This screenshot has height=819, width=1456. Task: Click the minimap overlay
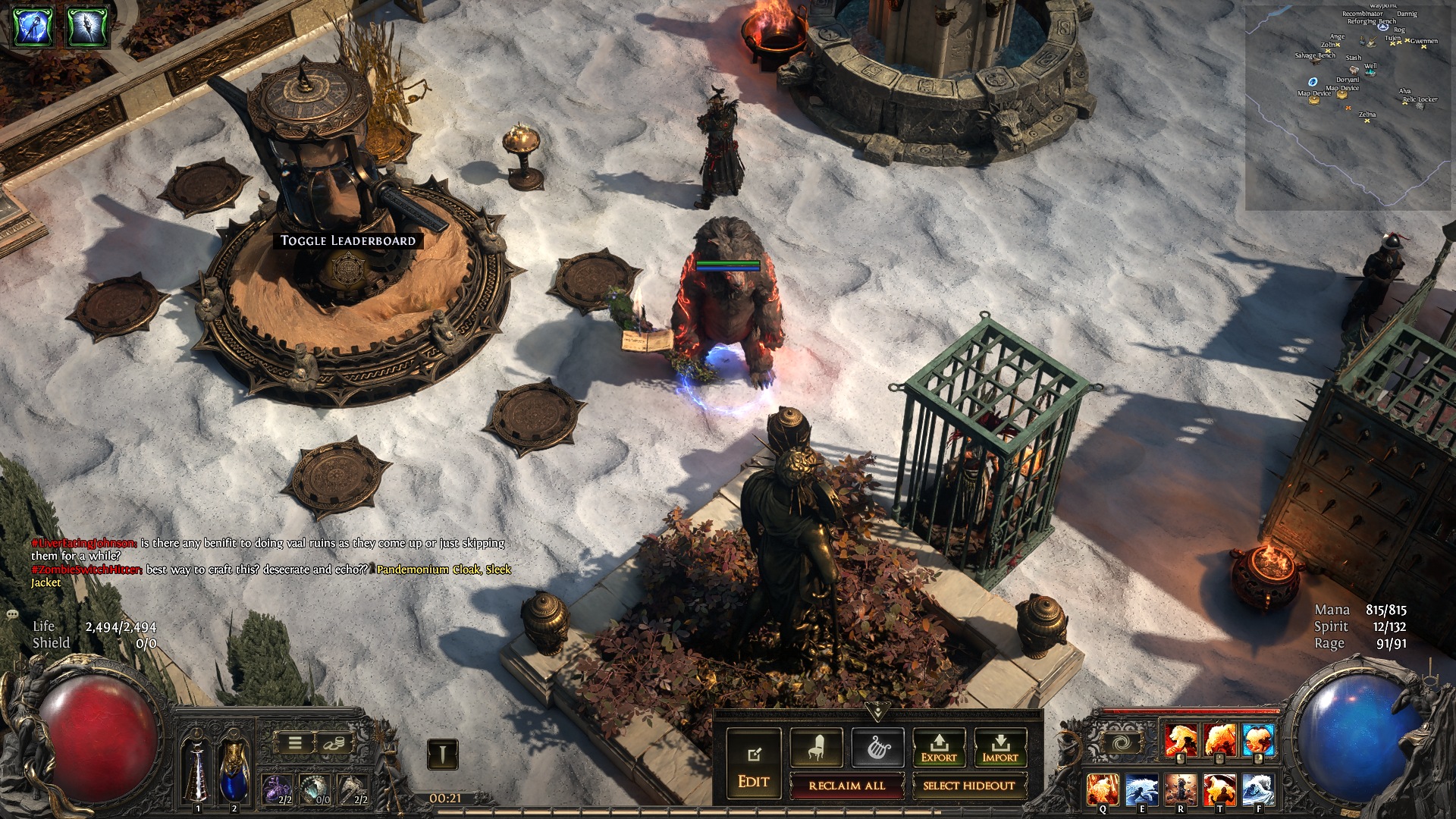click(1348, 106)
